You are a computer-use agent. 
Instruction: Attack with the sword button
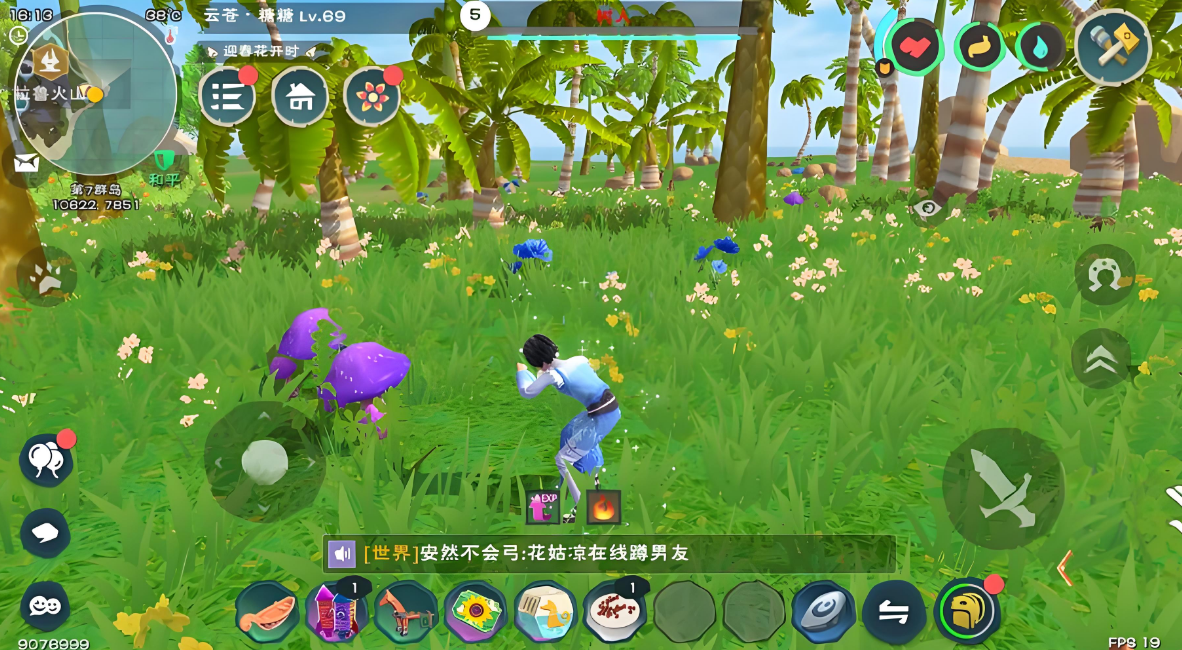pos(1003,488)
